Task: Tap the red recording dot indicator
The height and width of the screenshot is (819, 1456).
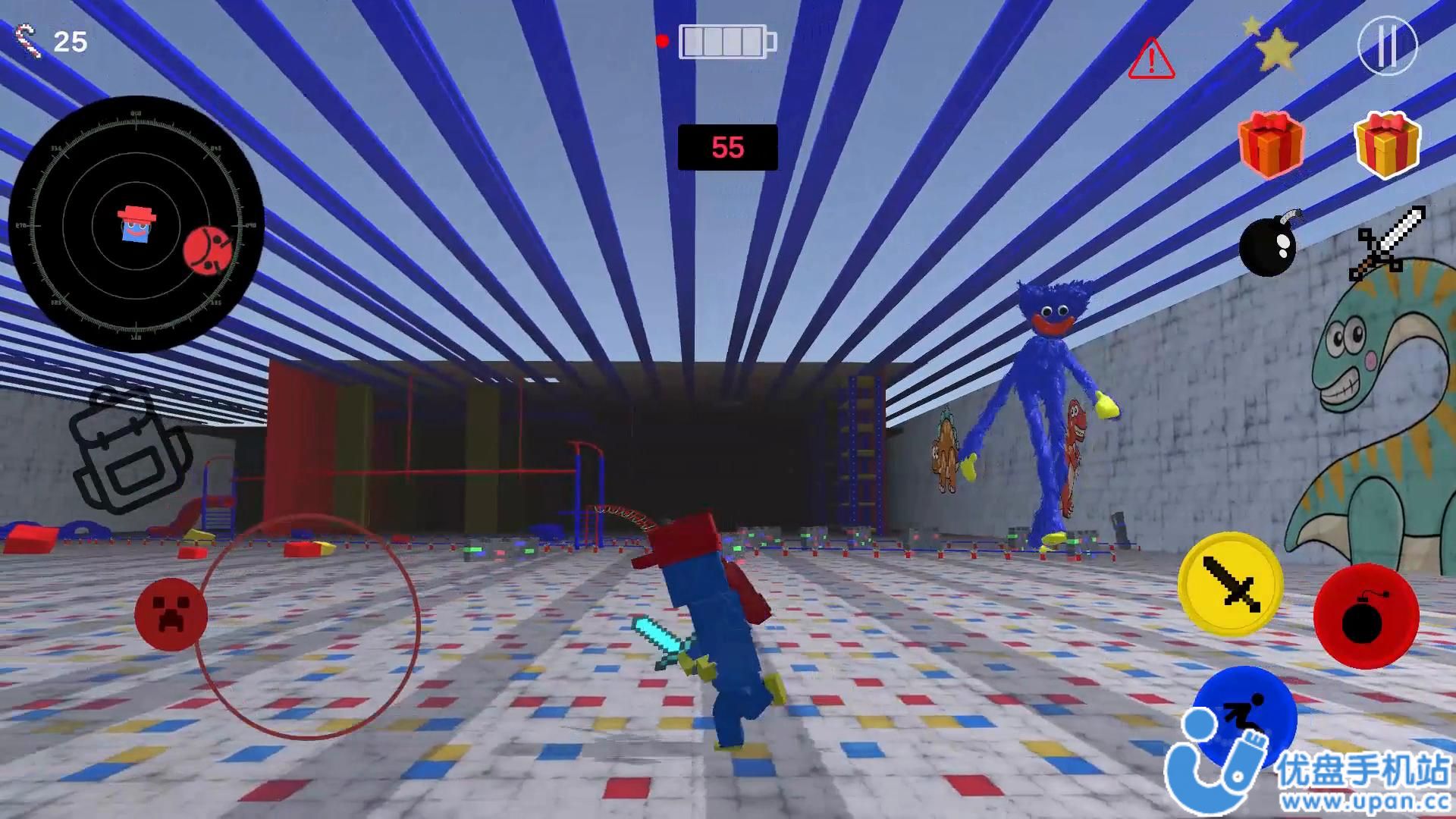Action: (661, 41)
